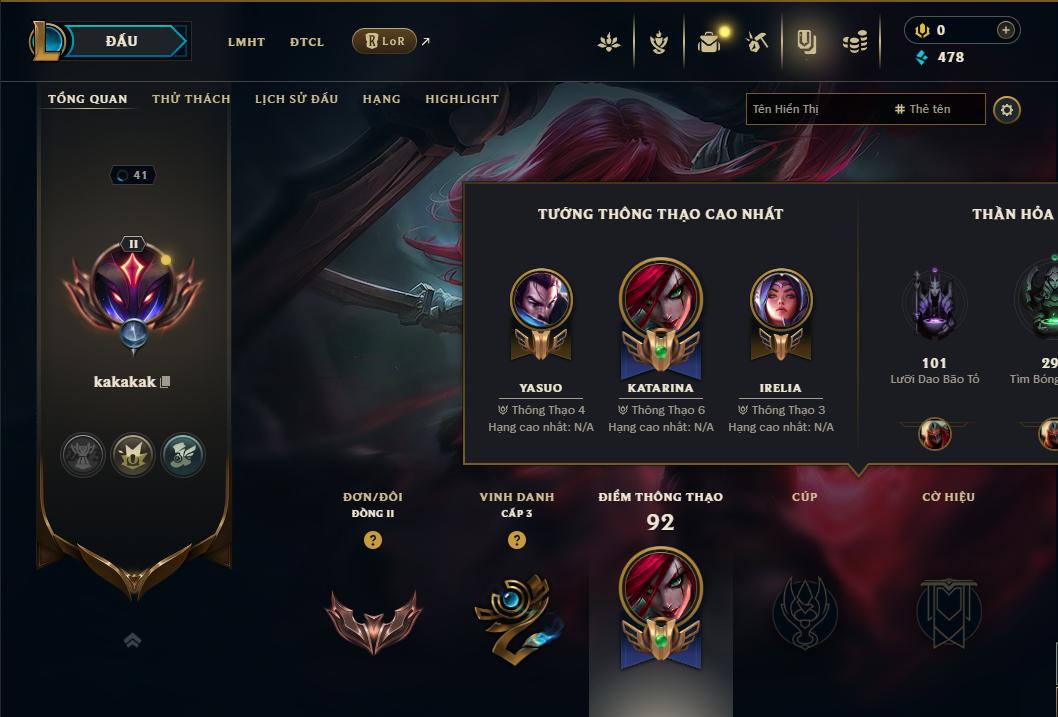
Task: Select Yasuo mastery champion portrait
Action: [541, 300]
